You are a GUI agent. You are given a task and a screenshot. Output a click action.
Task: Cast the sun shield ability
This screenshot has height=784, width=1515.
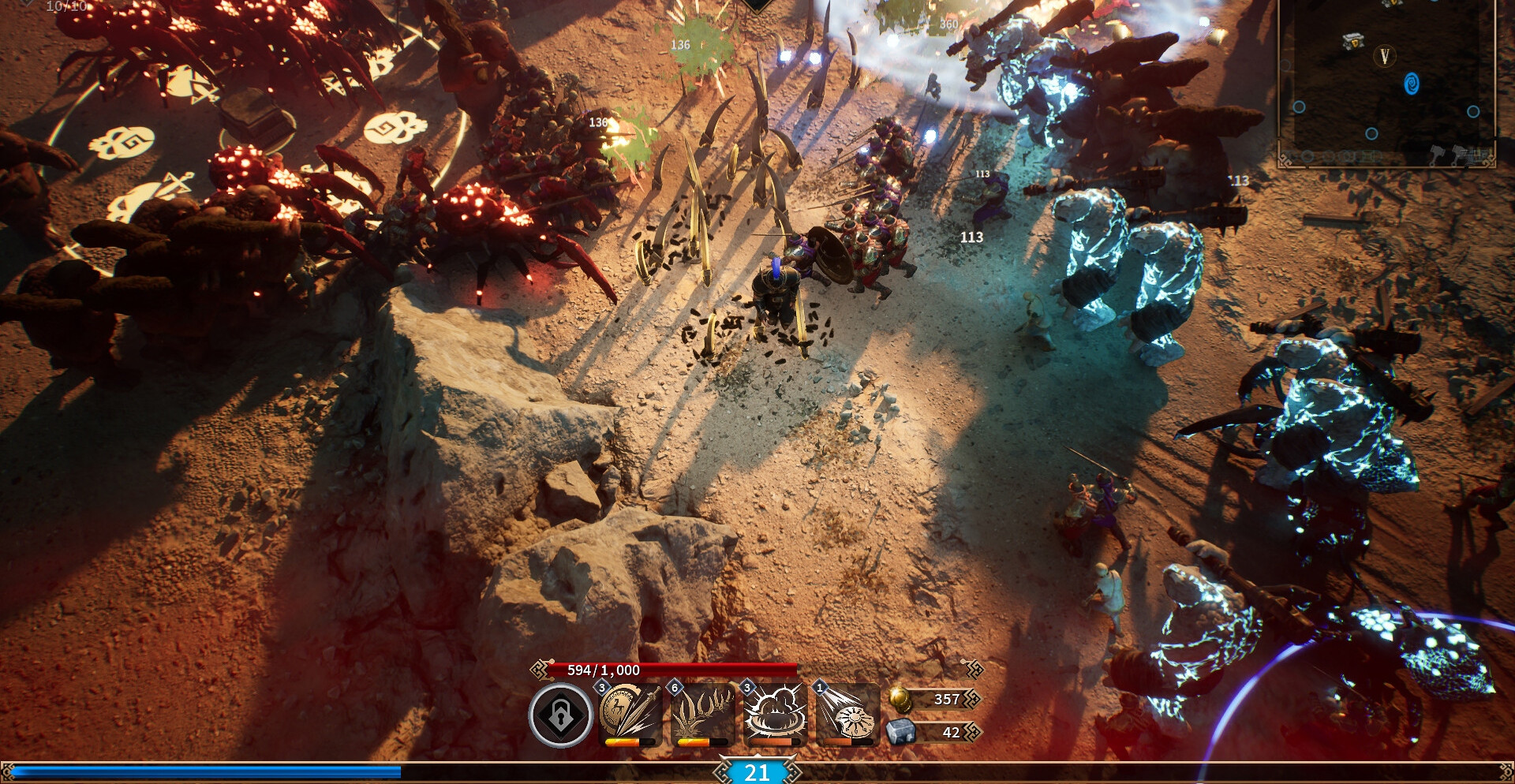(x=847, y=713)
